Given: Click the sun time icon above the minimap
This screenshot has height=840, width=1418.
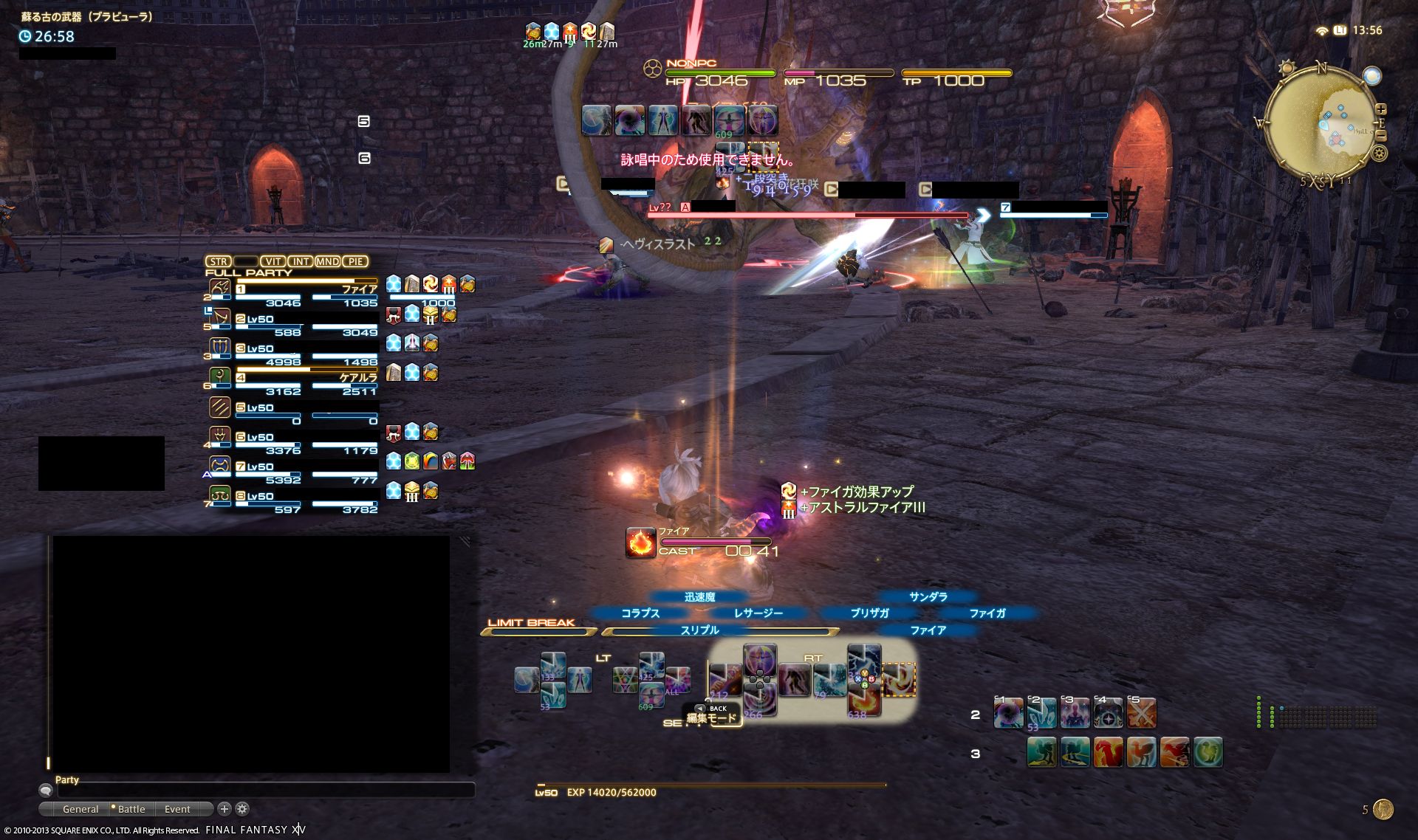Looking at the screenshot, I should 1287,67.
